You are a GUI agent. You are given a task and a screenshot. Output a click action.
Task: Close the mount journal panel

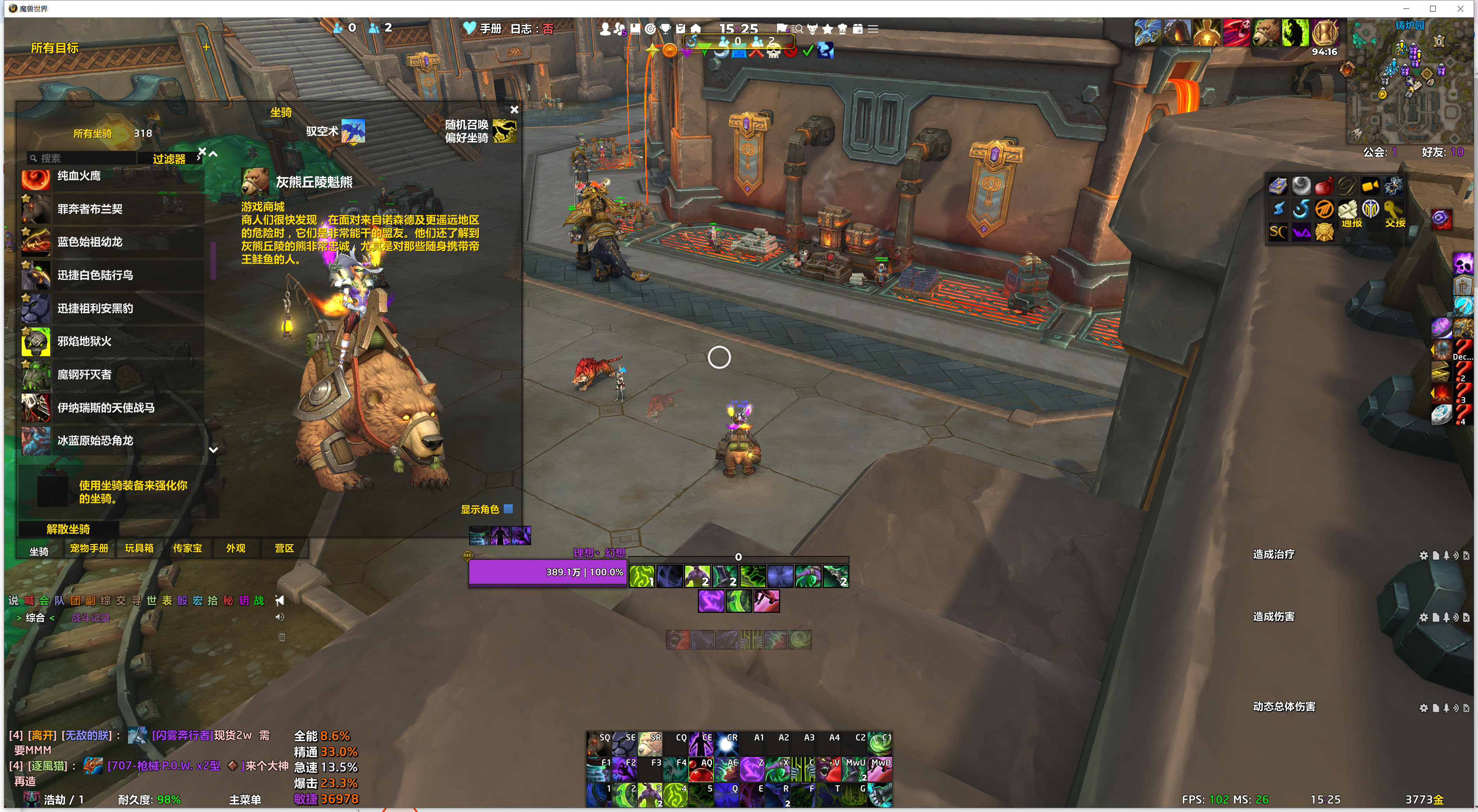point(514,109)
